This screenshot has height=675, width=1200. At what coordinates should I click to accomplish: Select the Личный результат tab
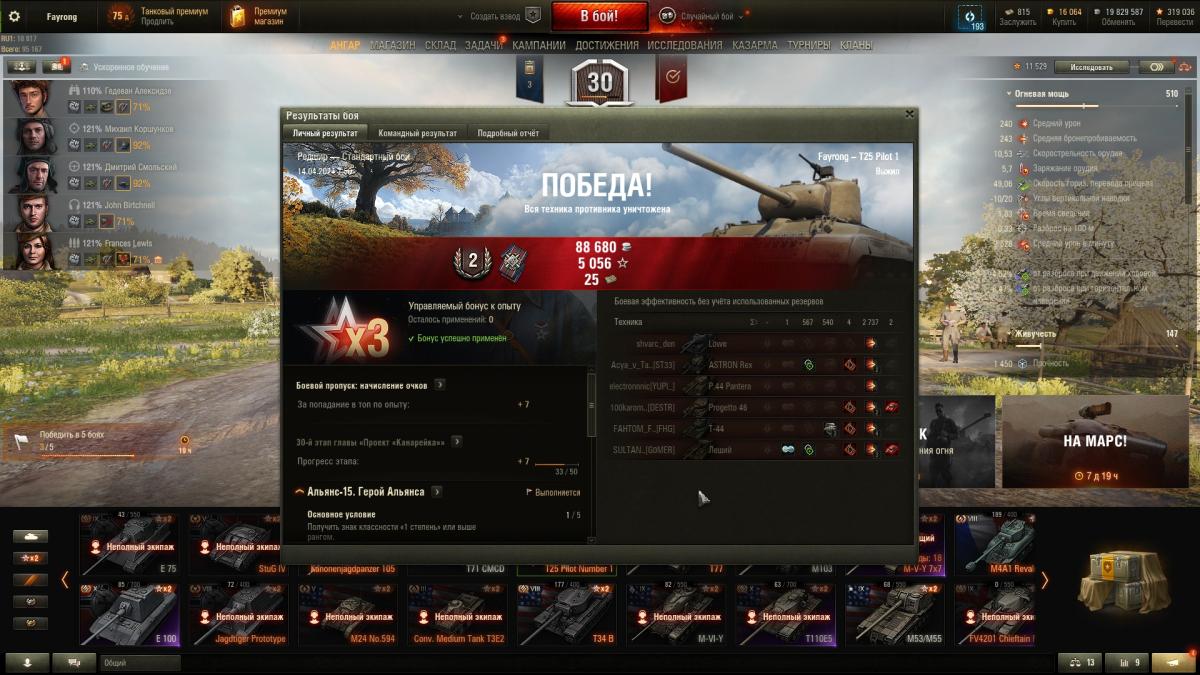pos(324,133)
